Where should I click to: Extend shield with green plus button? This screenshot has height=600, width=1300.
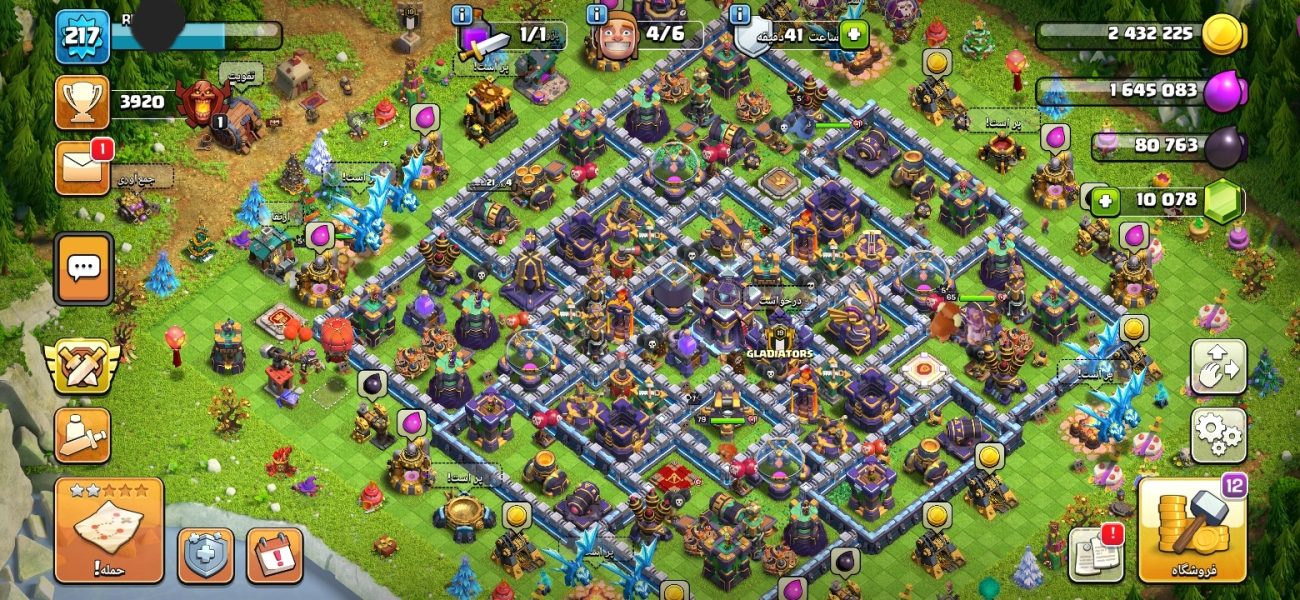[x=853, y=34]
